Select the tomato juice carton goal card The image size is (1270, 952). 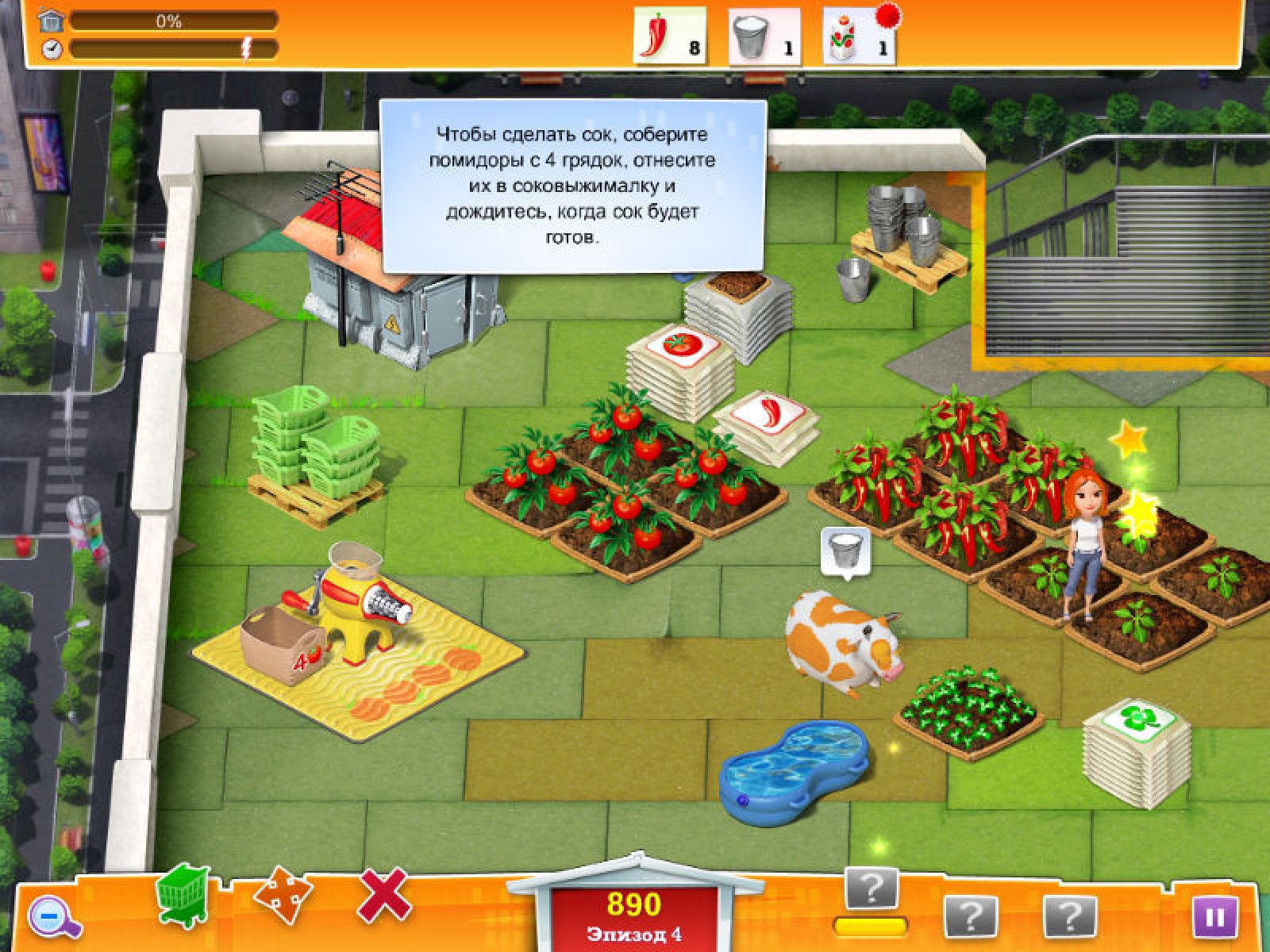click(859, 36)
